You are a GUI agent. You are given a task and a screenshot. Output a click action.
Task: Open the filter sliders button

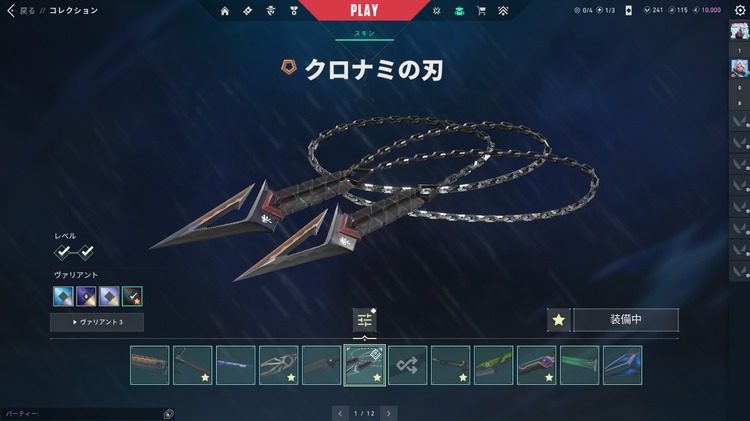[x=364, y=320]
